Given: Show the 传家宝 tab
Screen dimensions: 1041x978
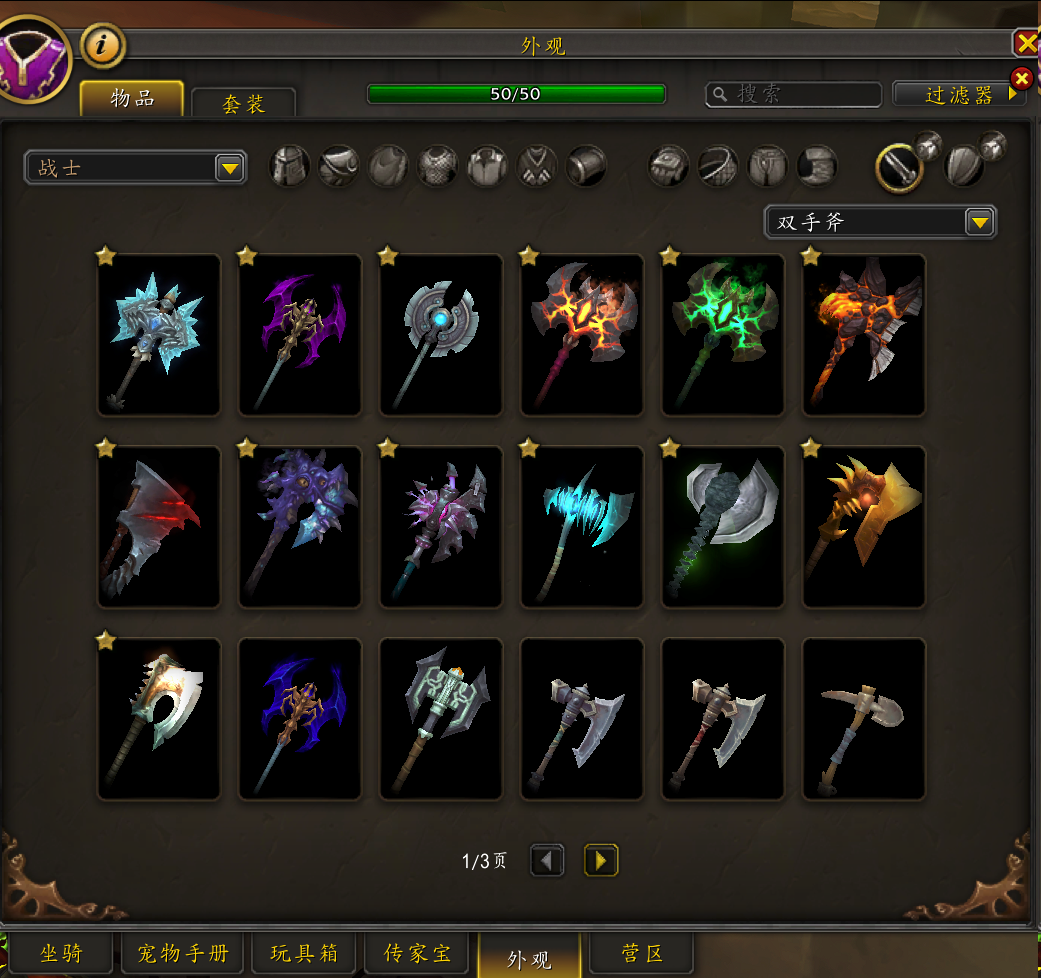Looking at the screenshot, I should point(418,954).
